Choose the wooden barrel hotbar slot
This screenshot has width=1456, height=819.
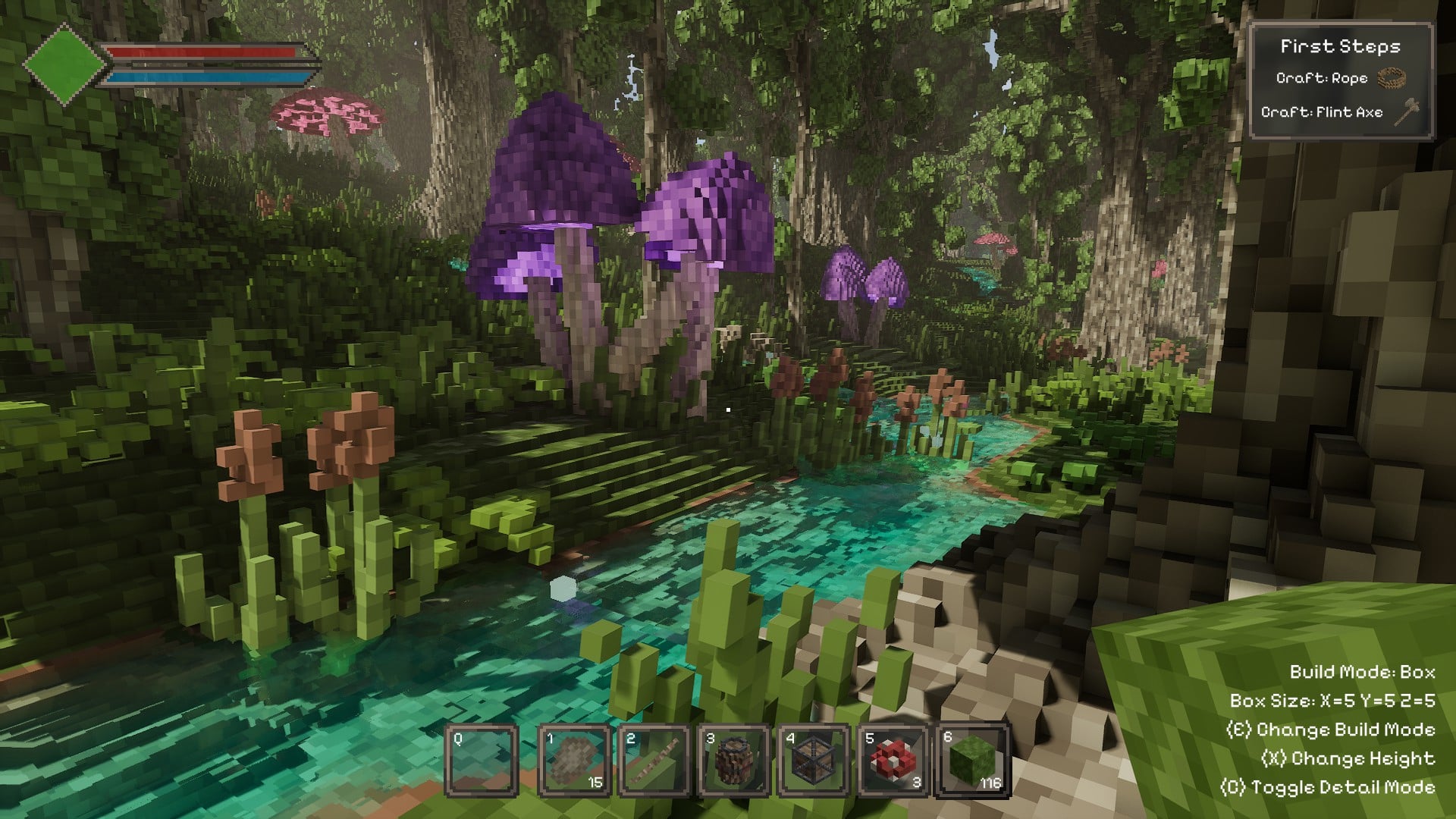(x=734, y=761)
